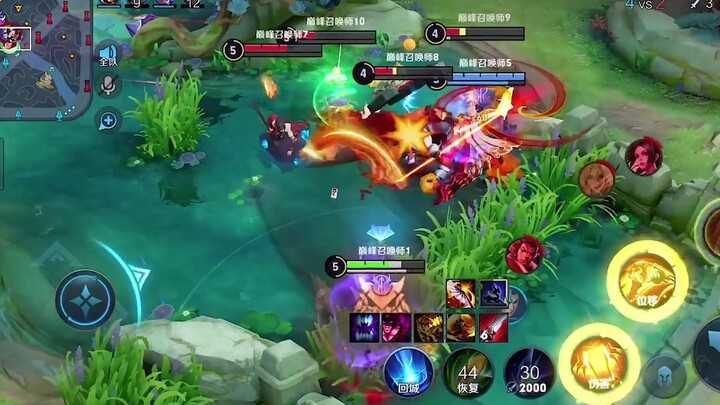Tap the grey helmet target button
The image size is (720, 405).
(664, 375)
